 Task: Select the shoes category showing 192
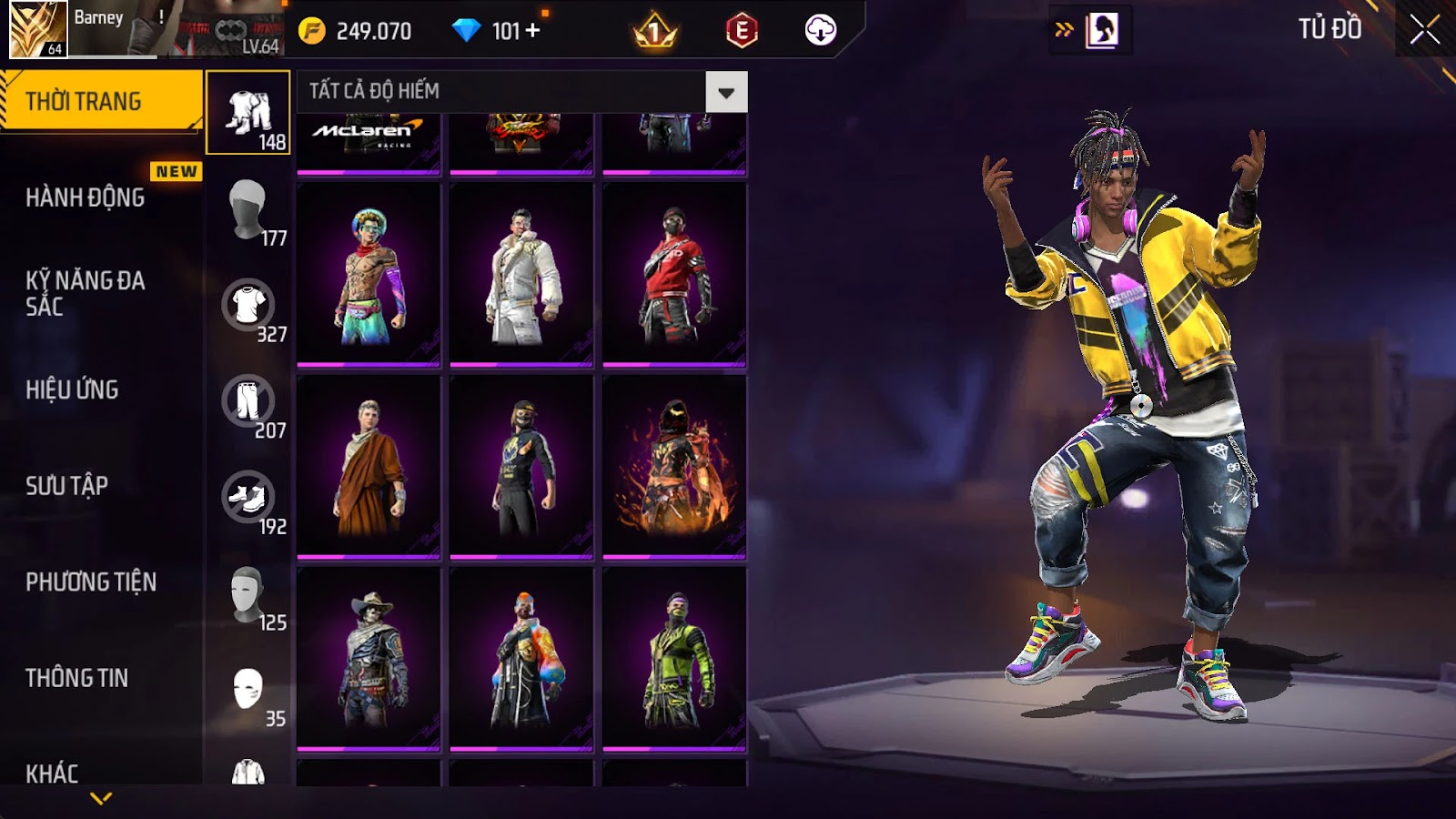[x=248, y=499]
